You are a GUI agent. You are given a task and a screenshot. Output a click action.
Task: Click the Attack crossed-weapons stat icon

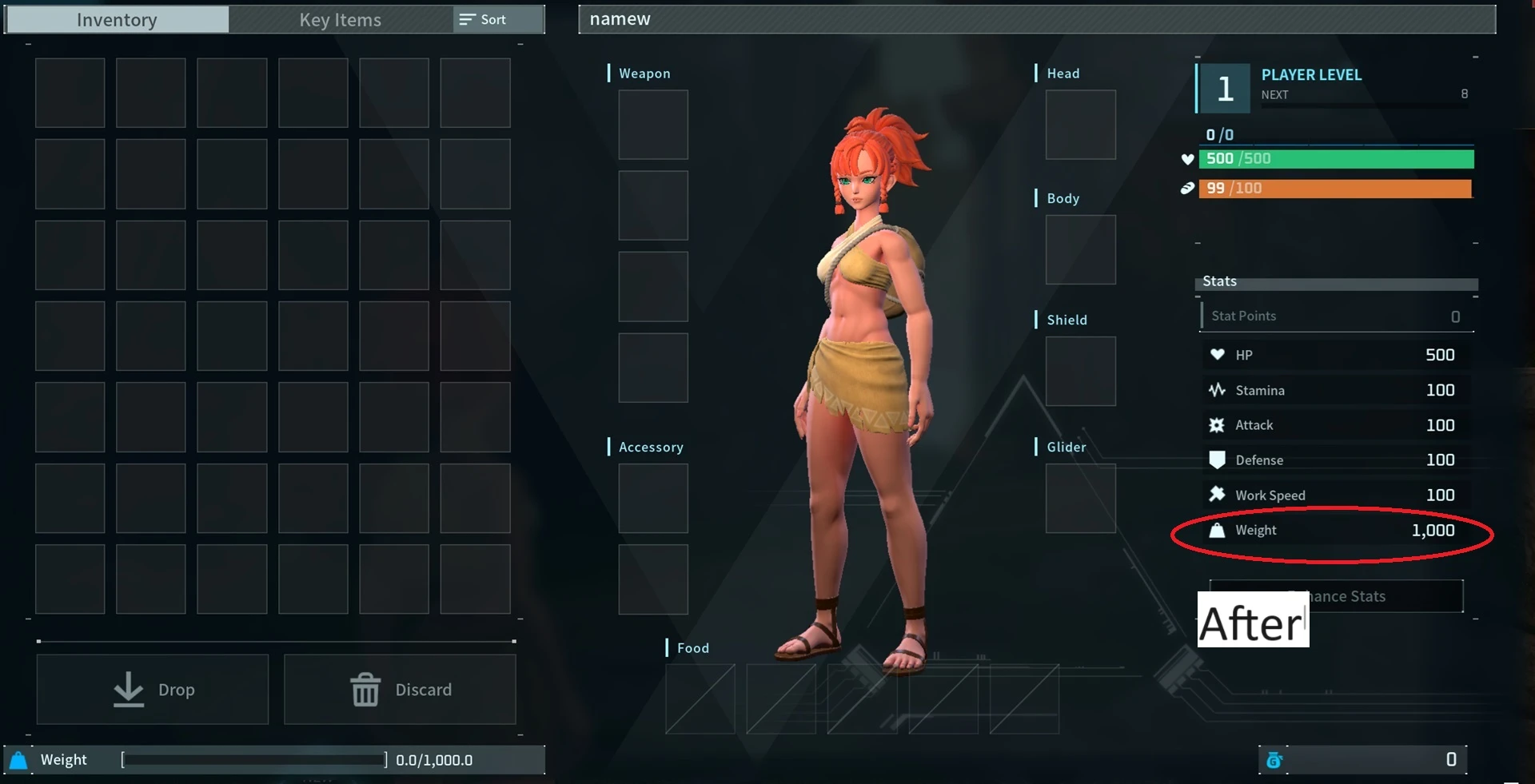(x=1217, y=424)
